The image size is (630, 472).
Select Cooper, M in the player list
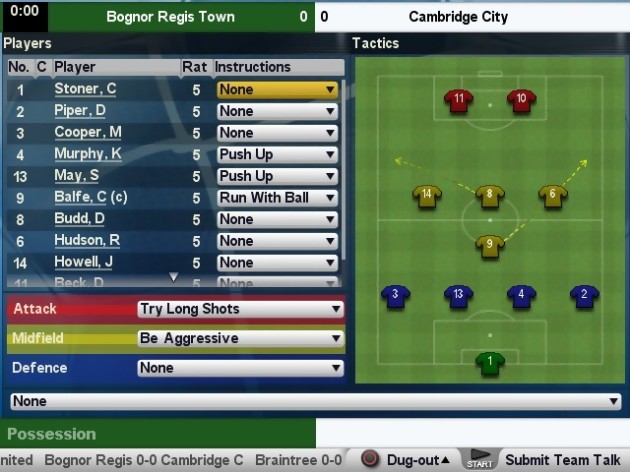(x=88, y=133)
